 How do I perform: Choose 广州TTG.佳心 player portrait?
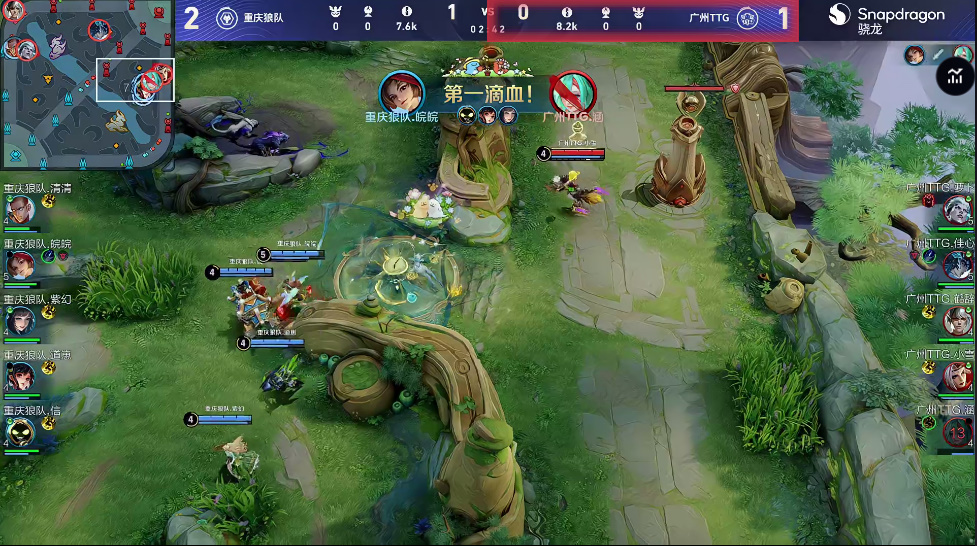tap(957, 265)
